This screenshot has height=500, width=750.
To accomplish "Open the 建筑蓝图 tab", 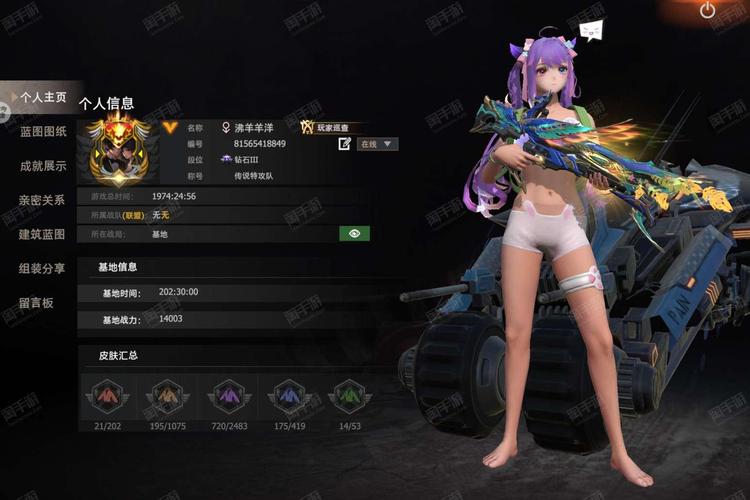I will pos(42,234).
